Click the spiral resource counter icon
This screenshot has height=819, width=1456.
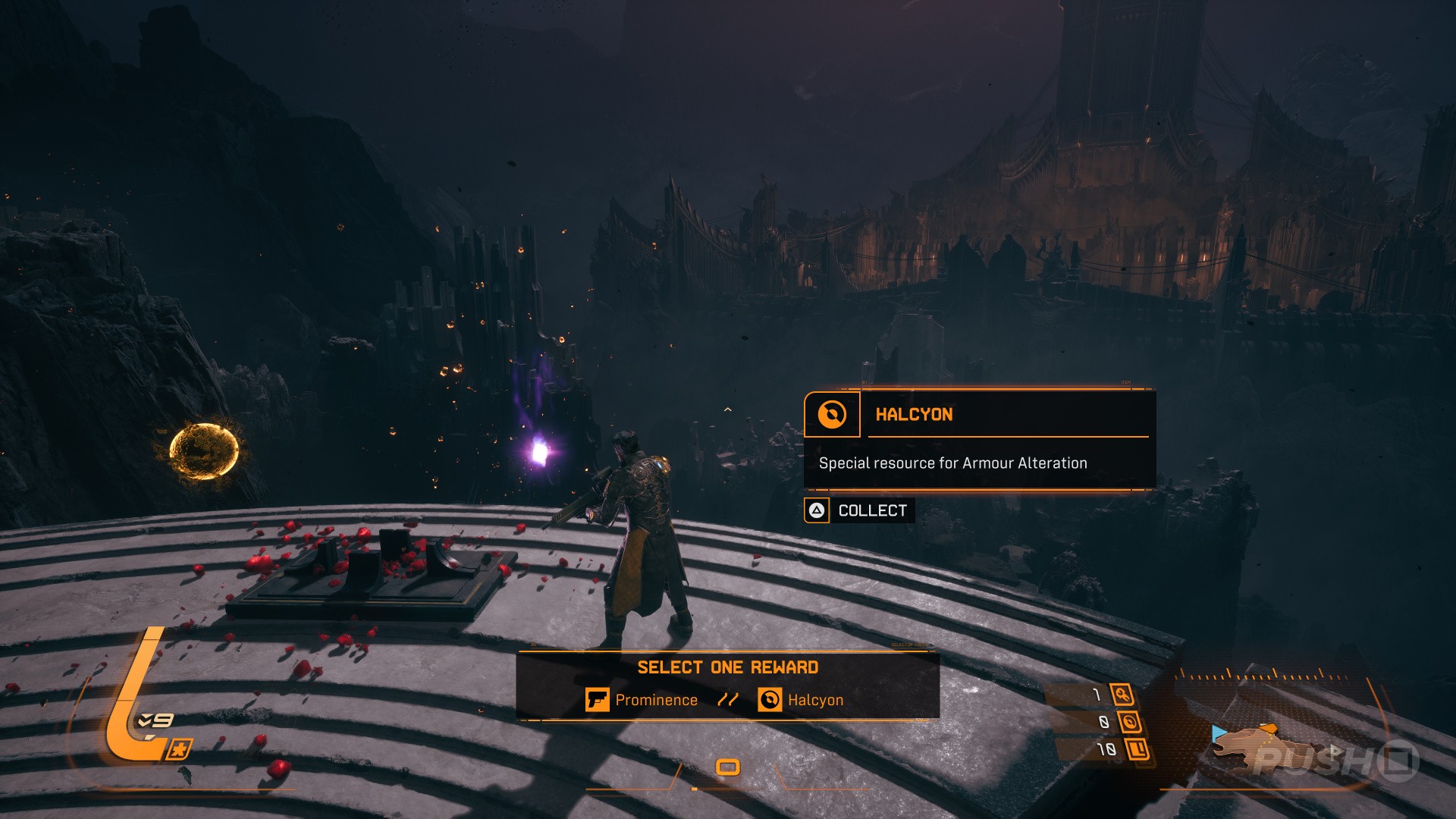pos(1129,722)
